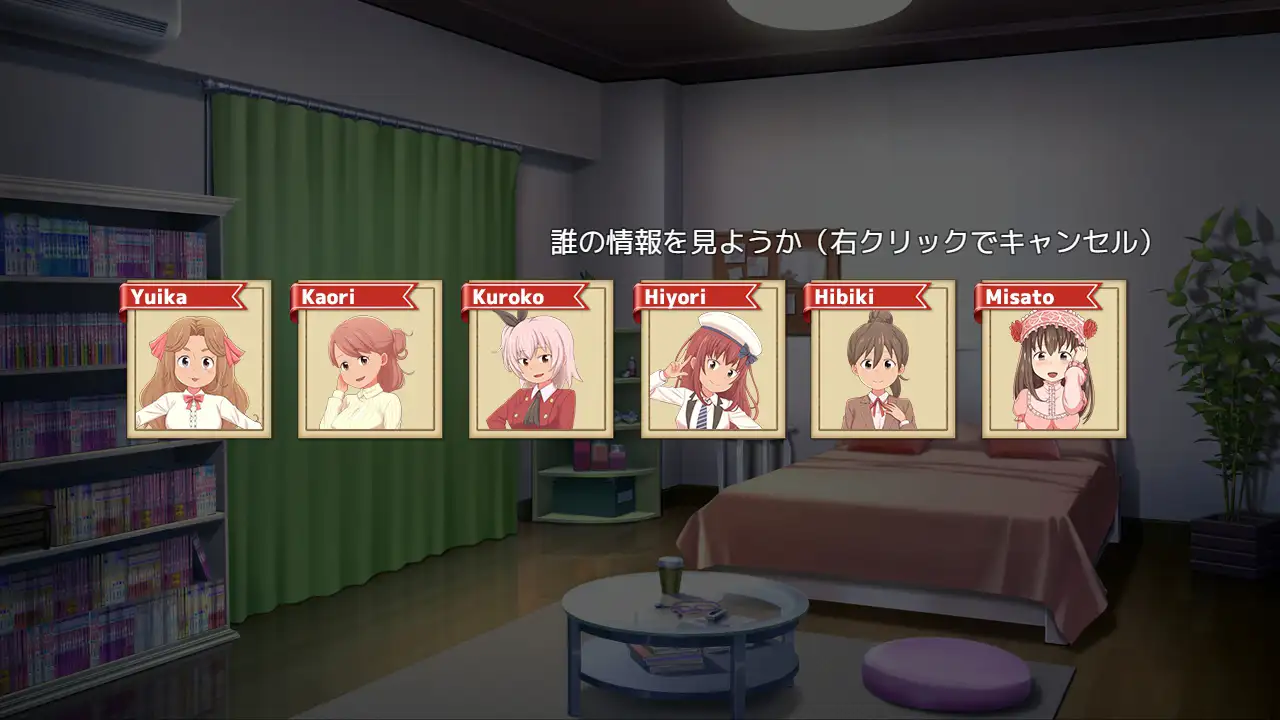Click the prompt text asking whose info to view

coord(851,240)
